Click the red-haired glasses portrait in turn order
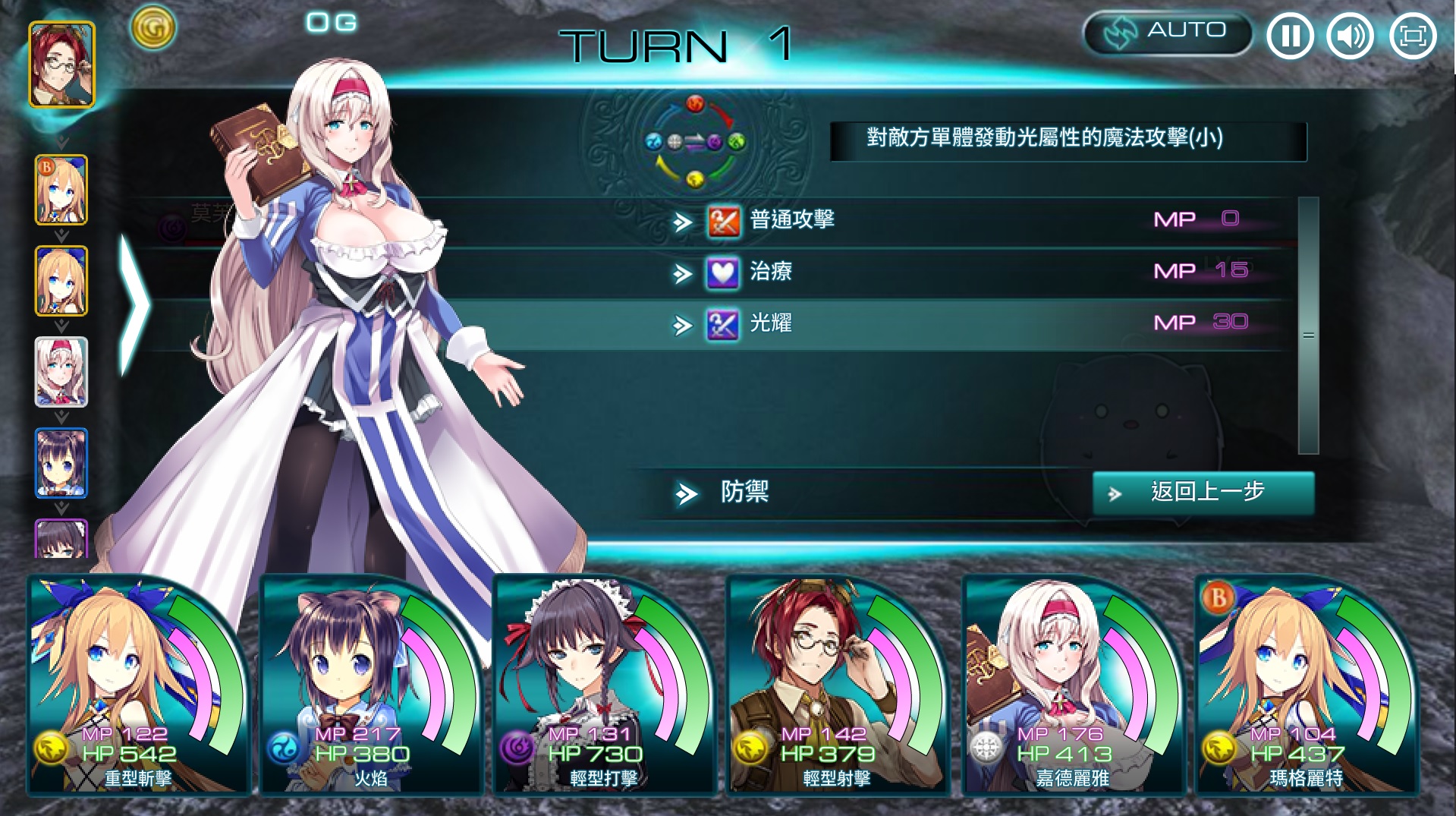The image size is (1456, 816). tap(62, 65)
